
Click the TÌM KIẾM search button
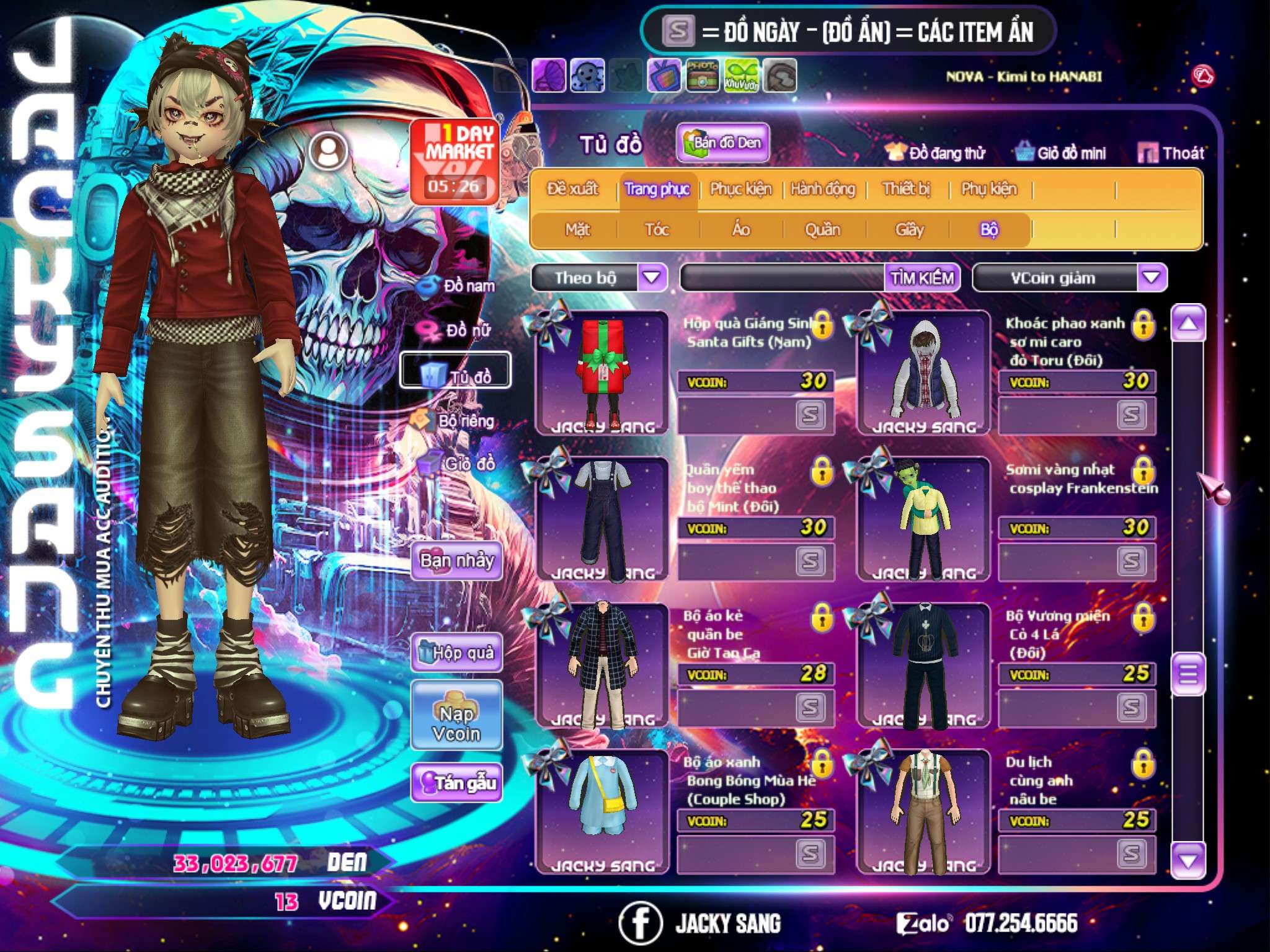point(921,278)
